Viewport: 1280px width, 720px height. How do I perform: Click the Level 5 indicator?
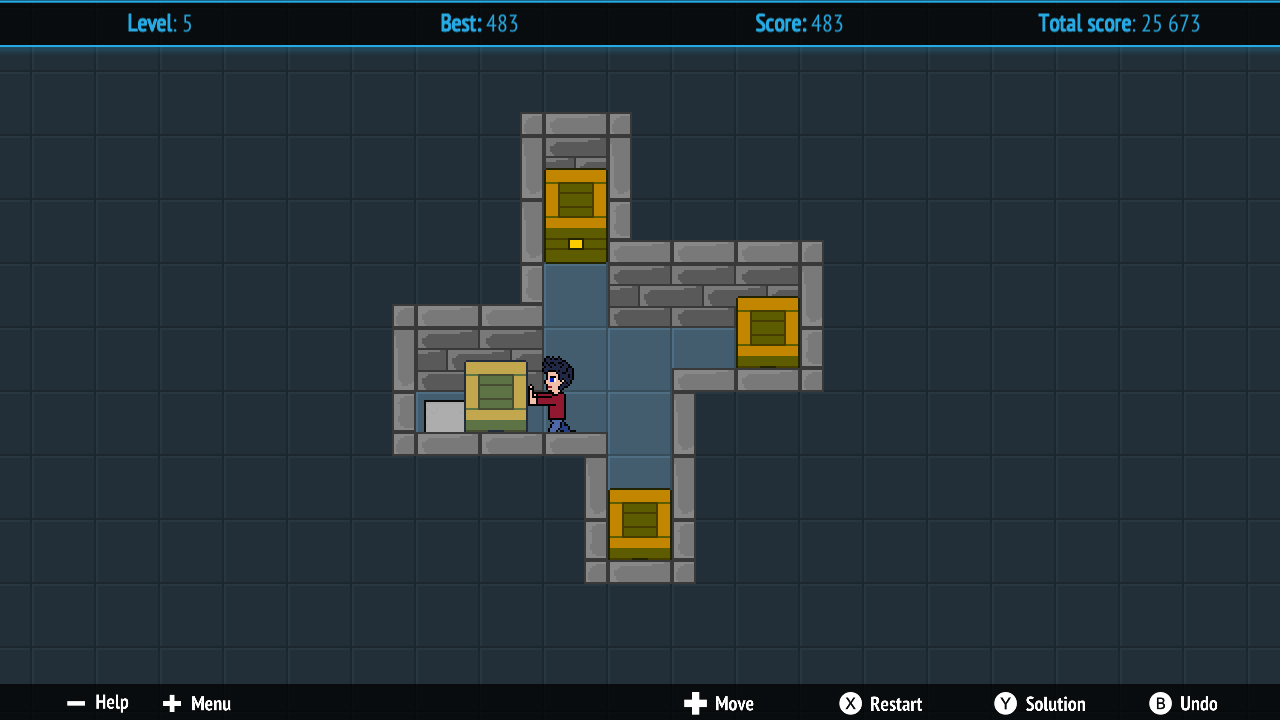(160, 23)
